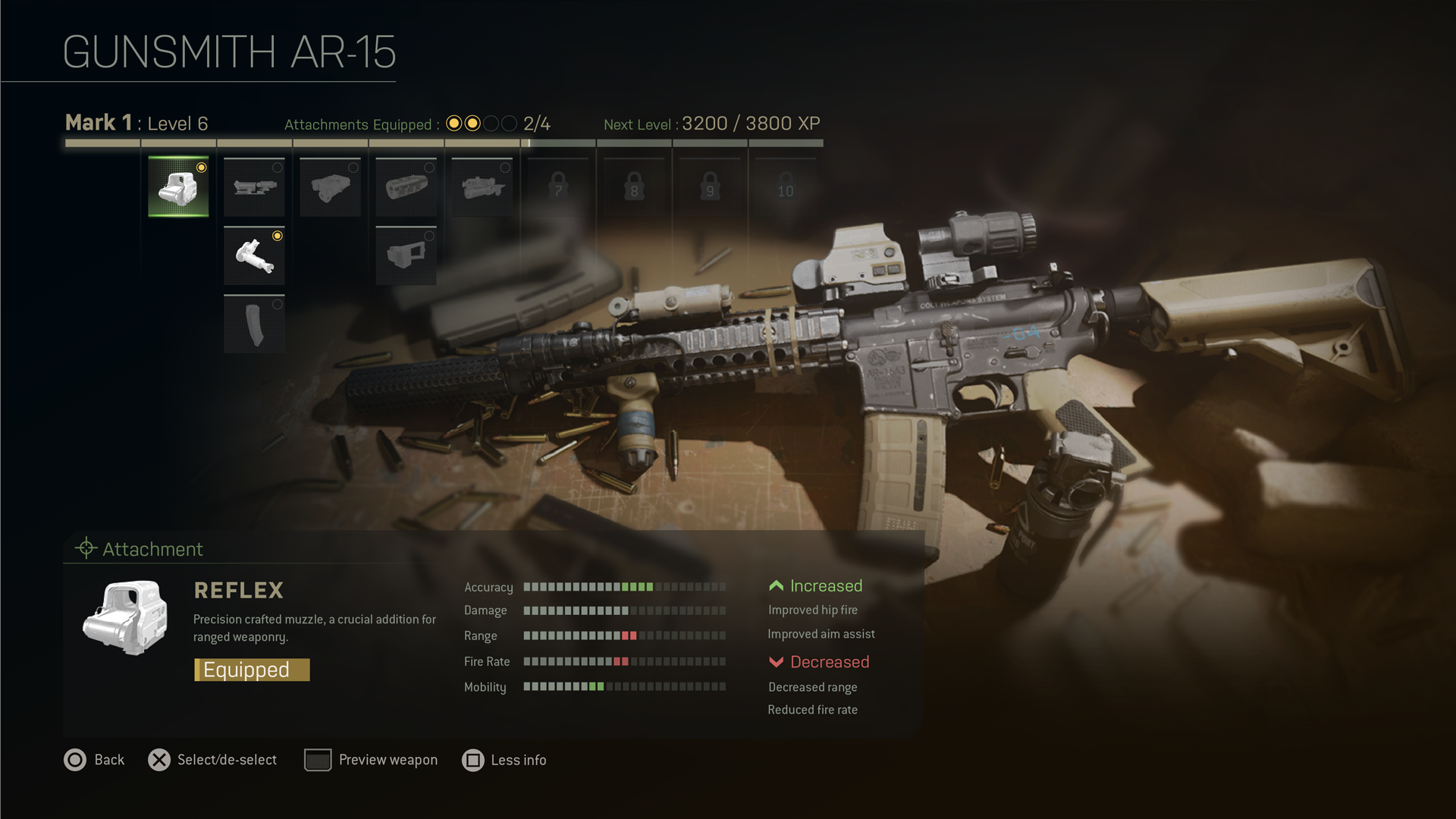Click the locked level 10 slot
Viewport: 1456px width, 819px height.
point(786,187)
